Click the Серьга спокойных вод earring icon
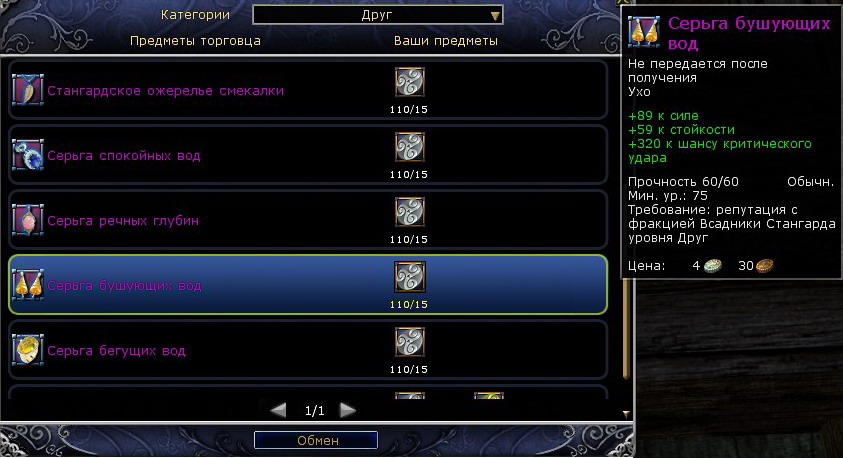 pyautogui.click(x=27, y=155)
